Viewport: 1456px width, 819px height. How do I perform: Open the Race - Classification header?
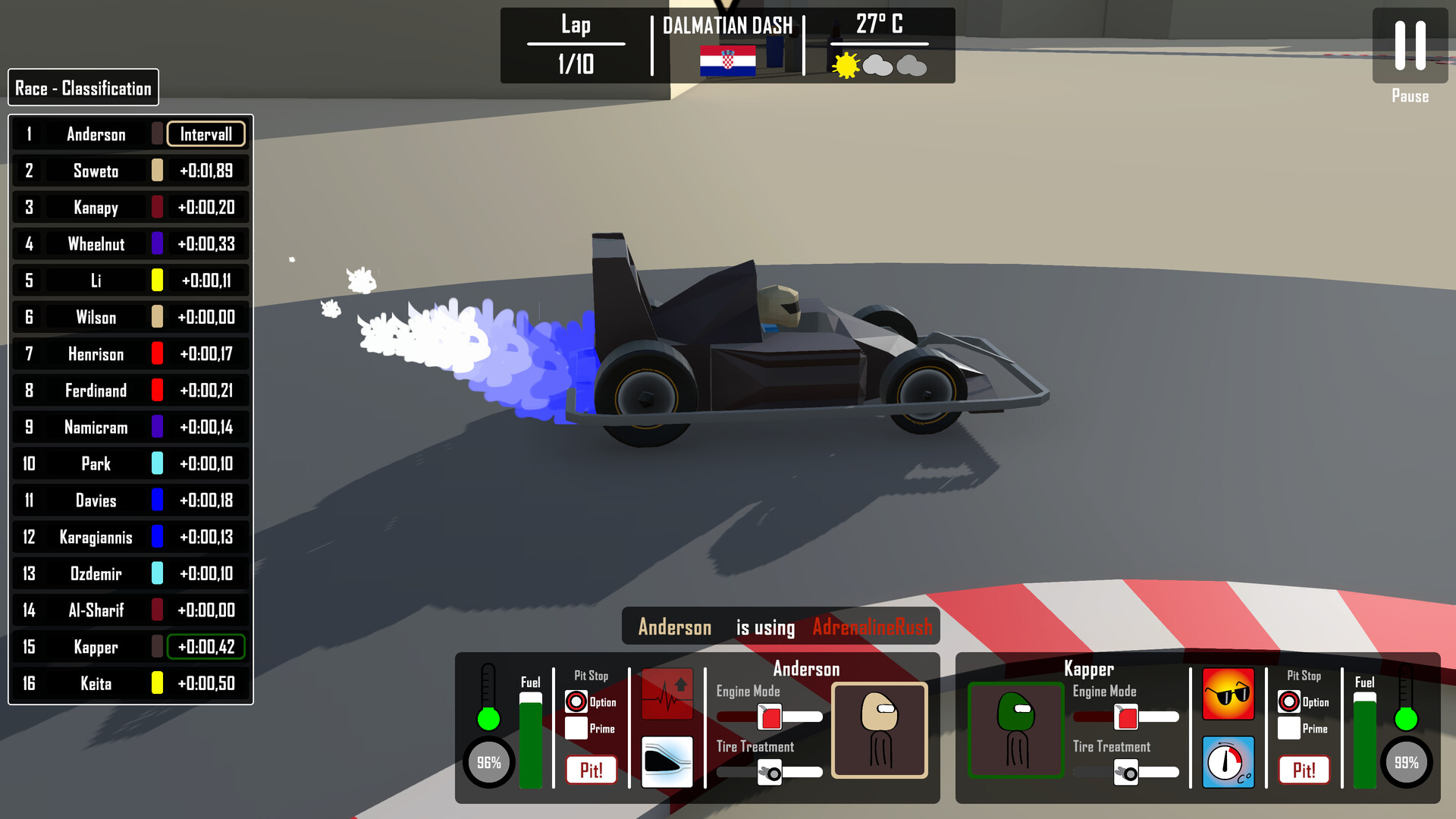[x=83, y=87]
